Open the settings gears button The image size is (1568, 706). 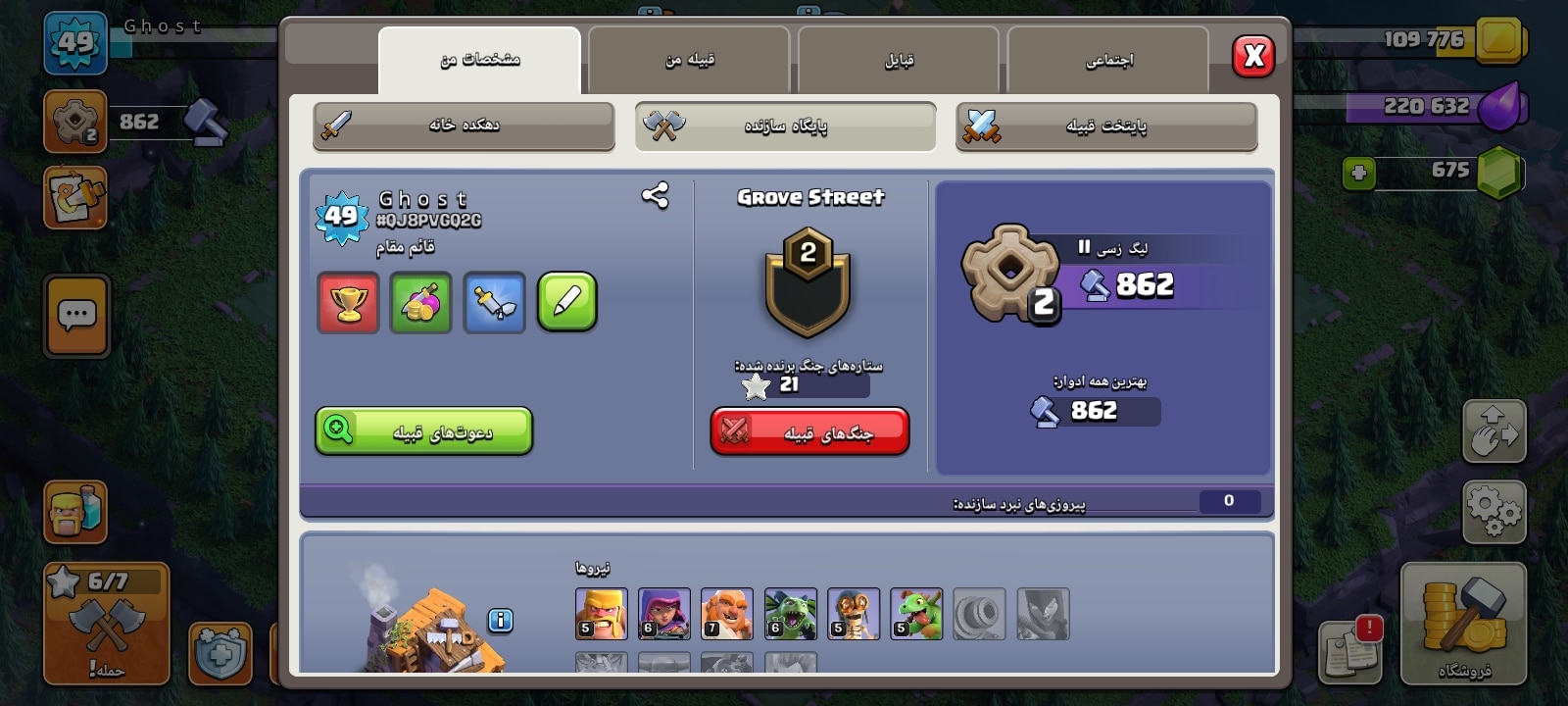[x=1494, y=511]
